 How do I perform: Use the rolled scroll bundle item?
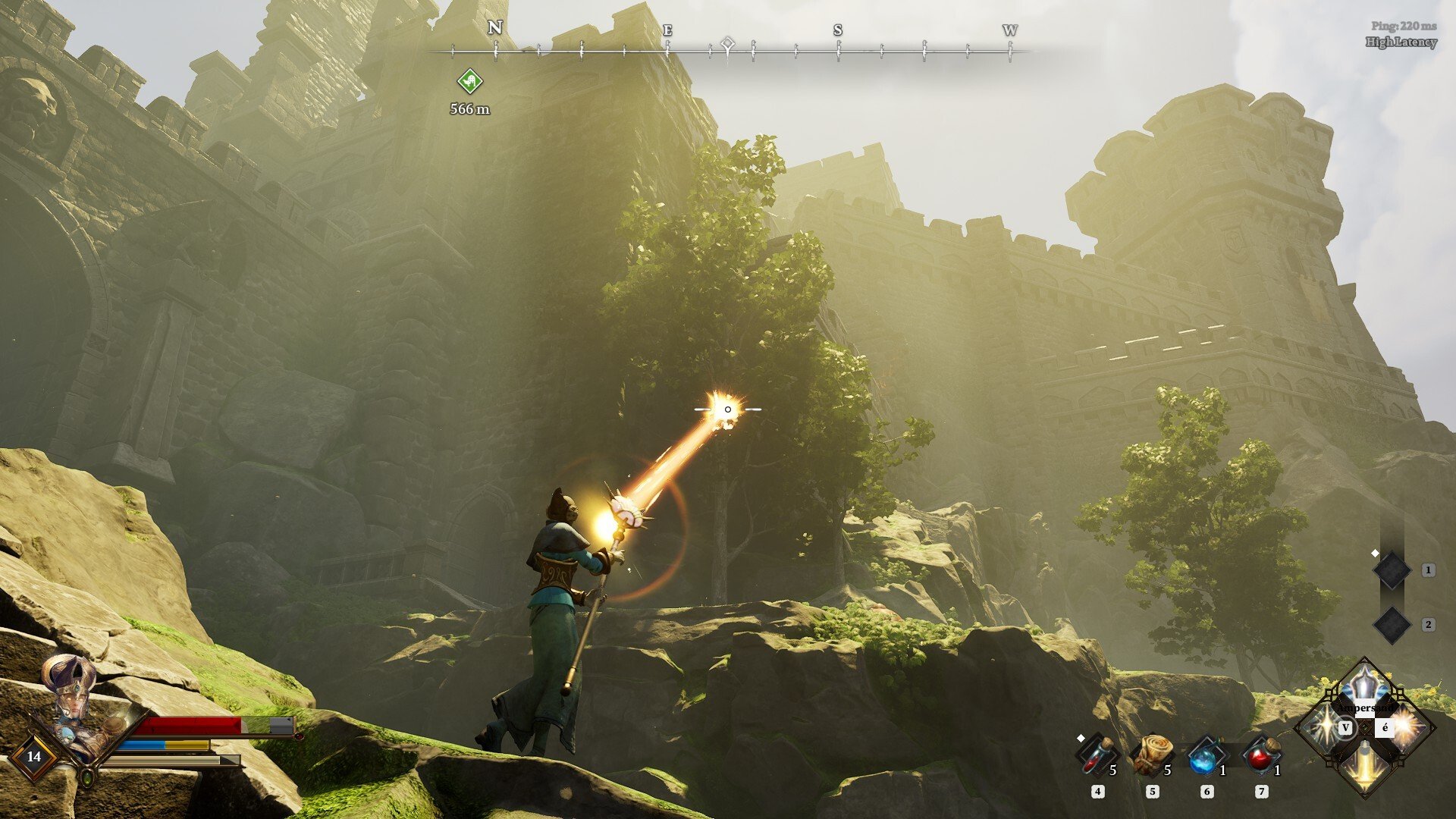(1151, 755)
